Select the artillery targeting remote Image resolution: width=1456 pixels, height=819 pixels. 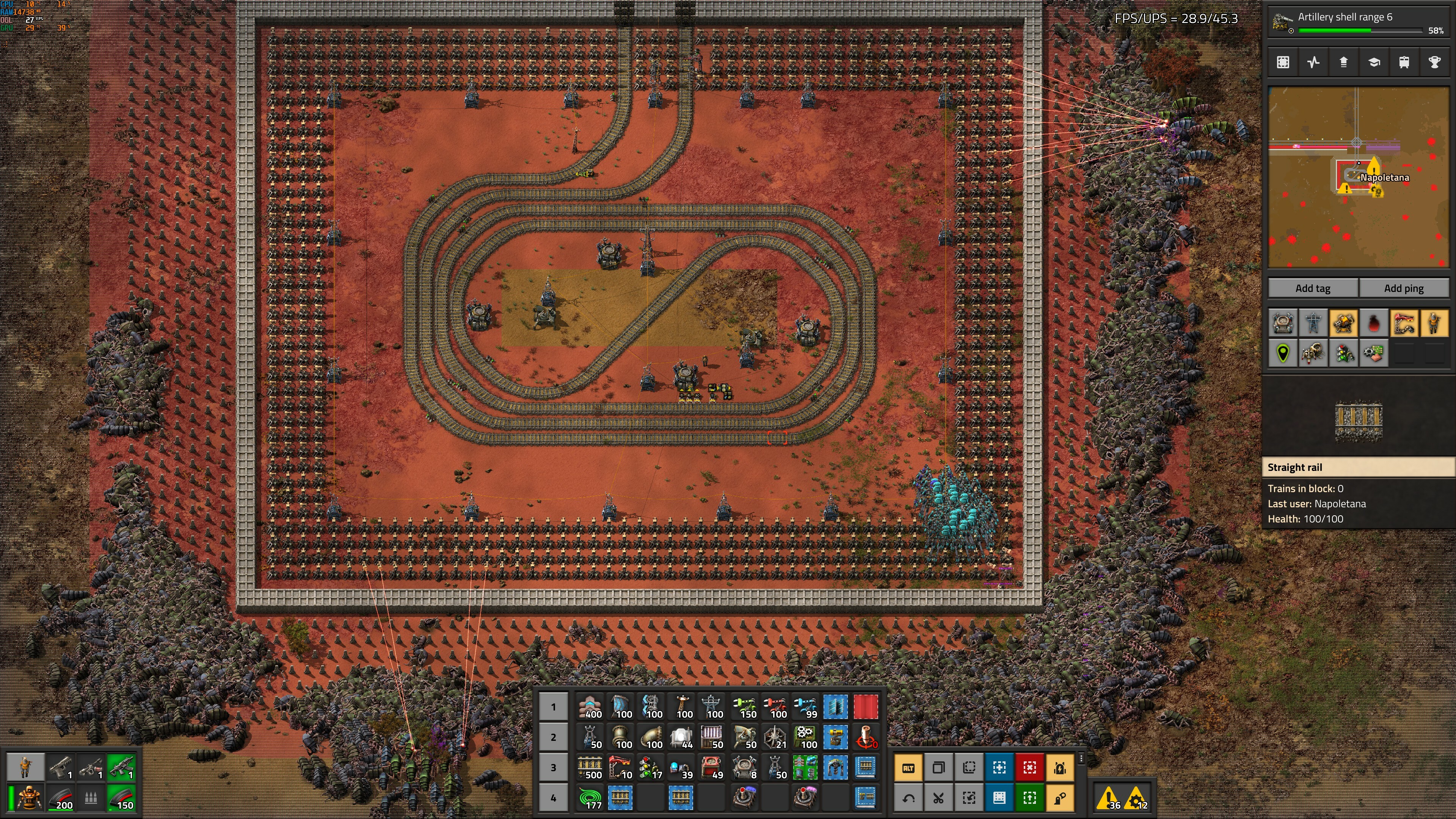(x=865, y=737)
